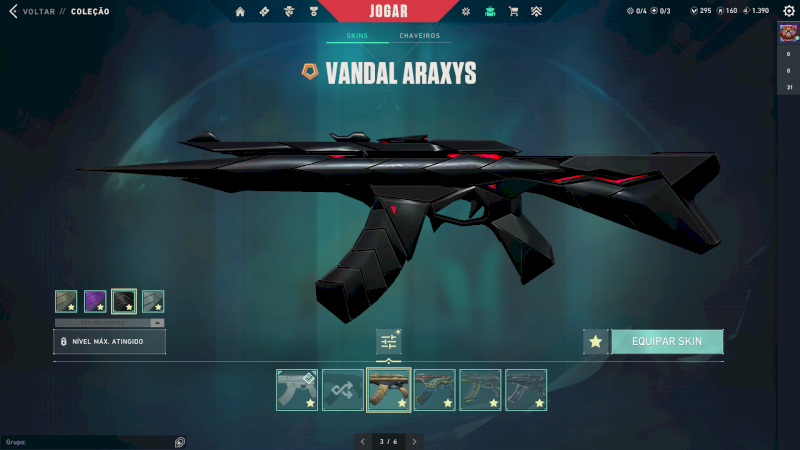Open the skin filter sliders button
This screenshot has height=450, width=800.
389,341
